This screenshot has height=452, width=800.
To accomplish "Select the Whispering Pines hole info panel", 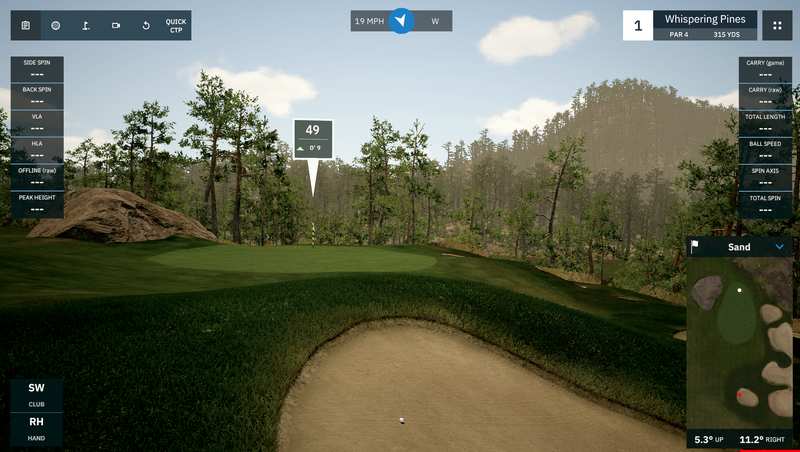I will pyautogui.click(x=704, y=25).
